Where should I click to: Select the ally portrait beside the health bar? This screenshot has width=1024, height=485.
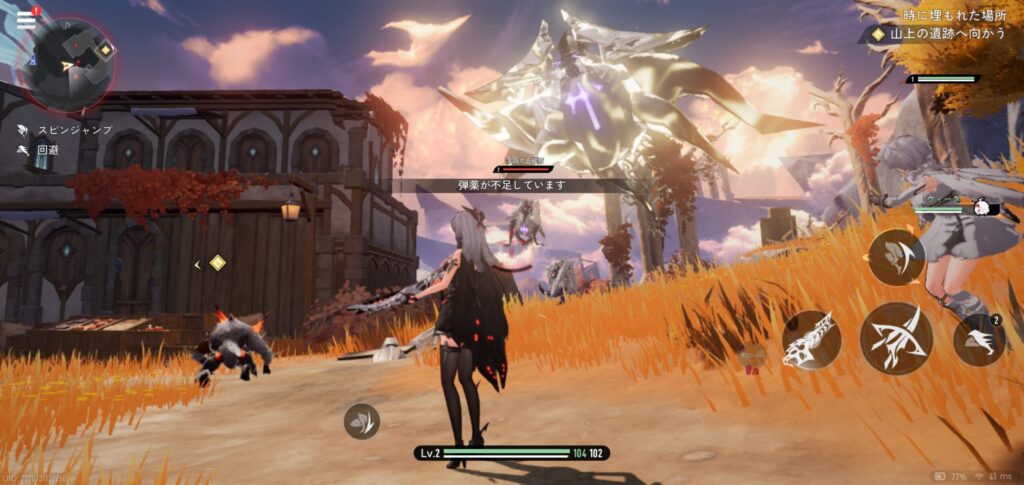point(982,208)
